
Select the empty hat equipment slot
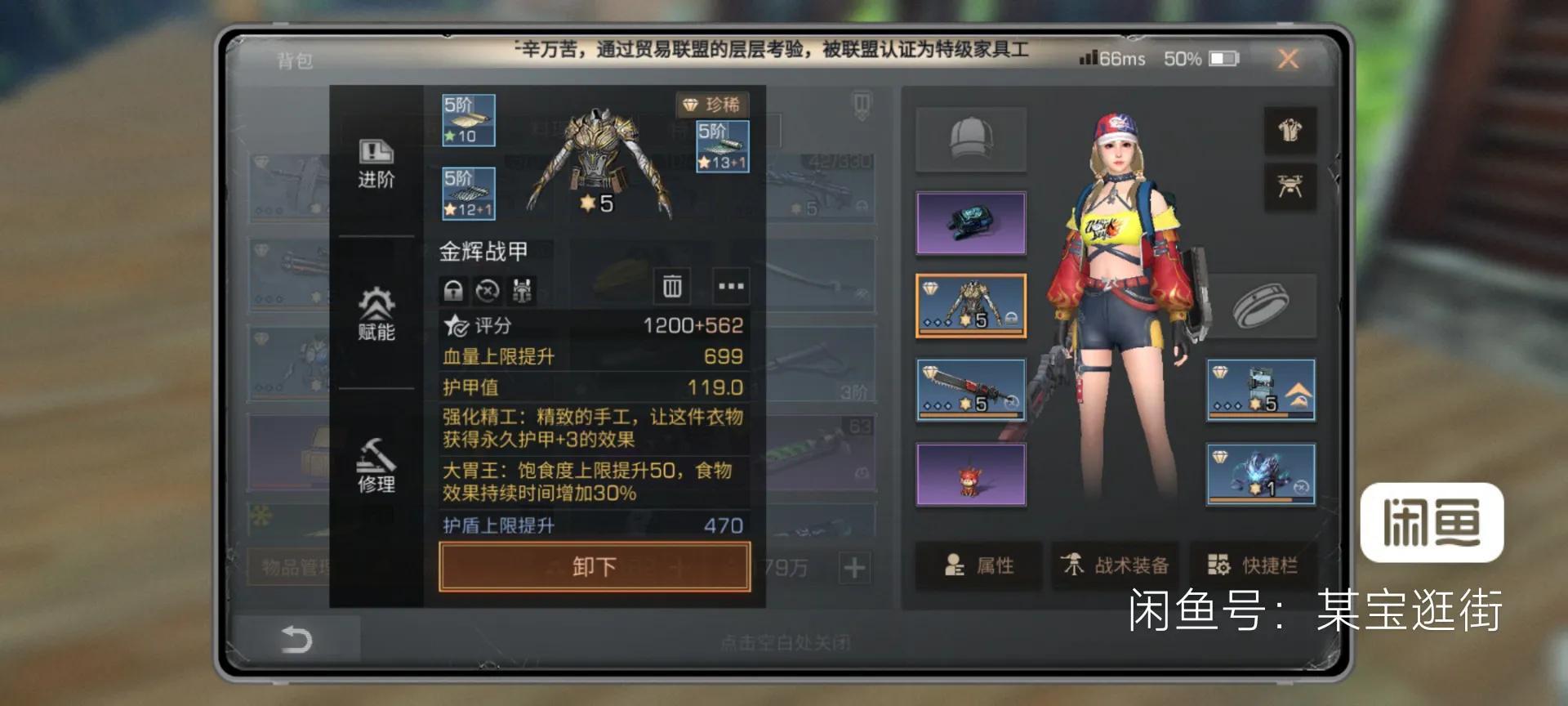971,140
